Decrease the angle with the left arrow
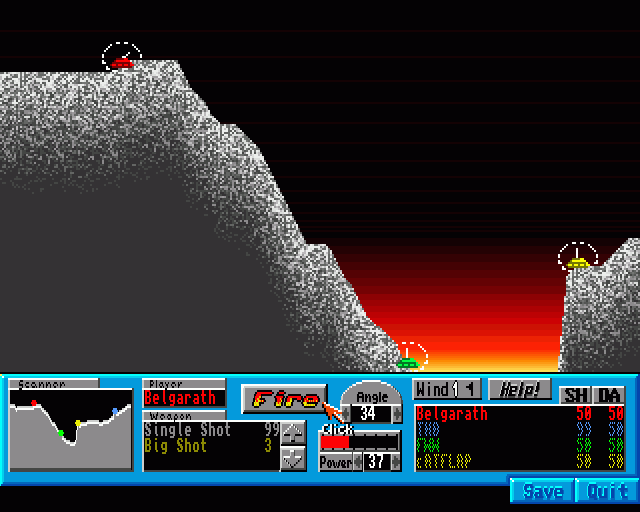Image resolution: width=640 pixels, height=512 pixels. coord(346,413)
